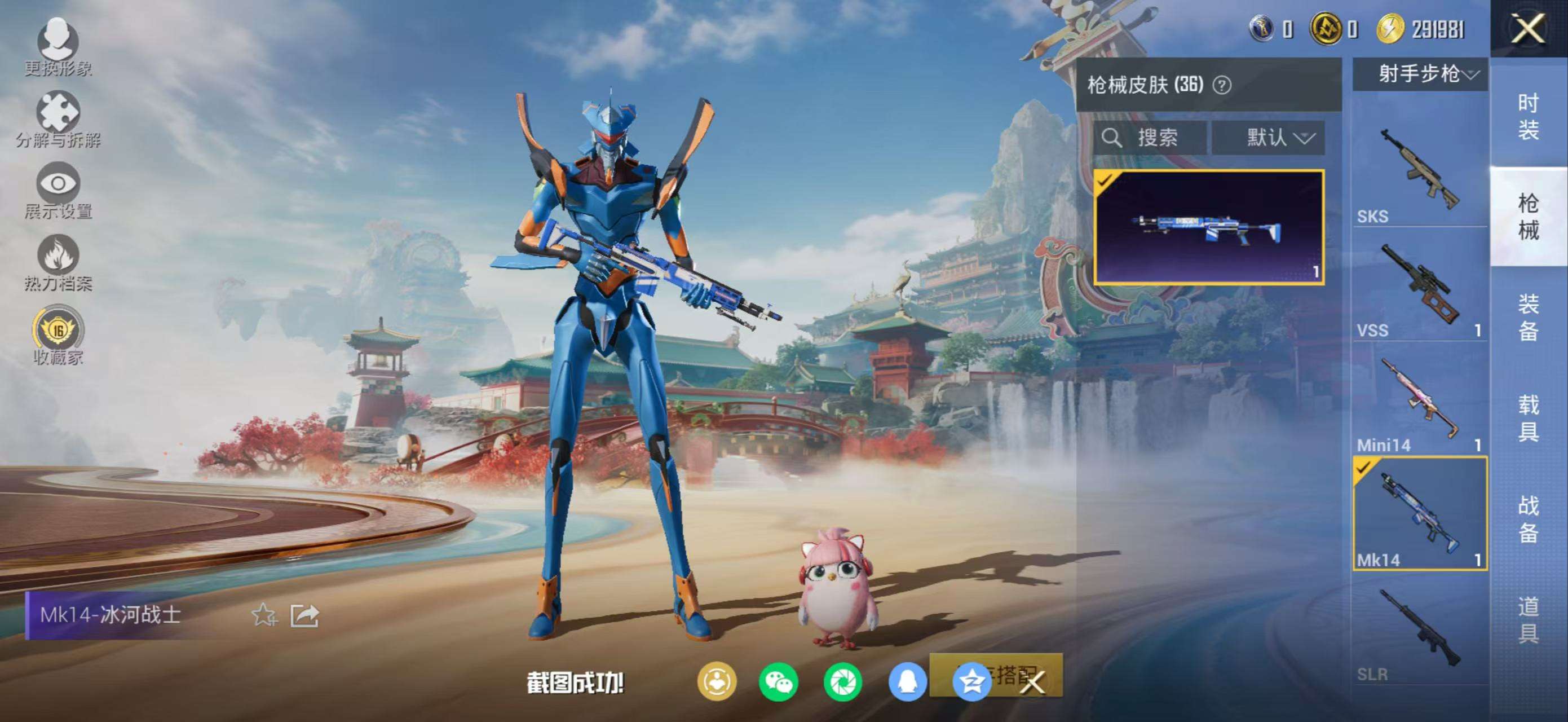Viewport: 1568px width, 722px height.
Task: Choose the SKS weapon entry
Action: point(1419,170)
